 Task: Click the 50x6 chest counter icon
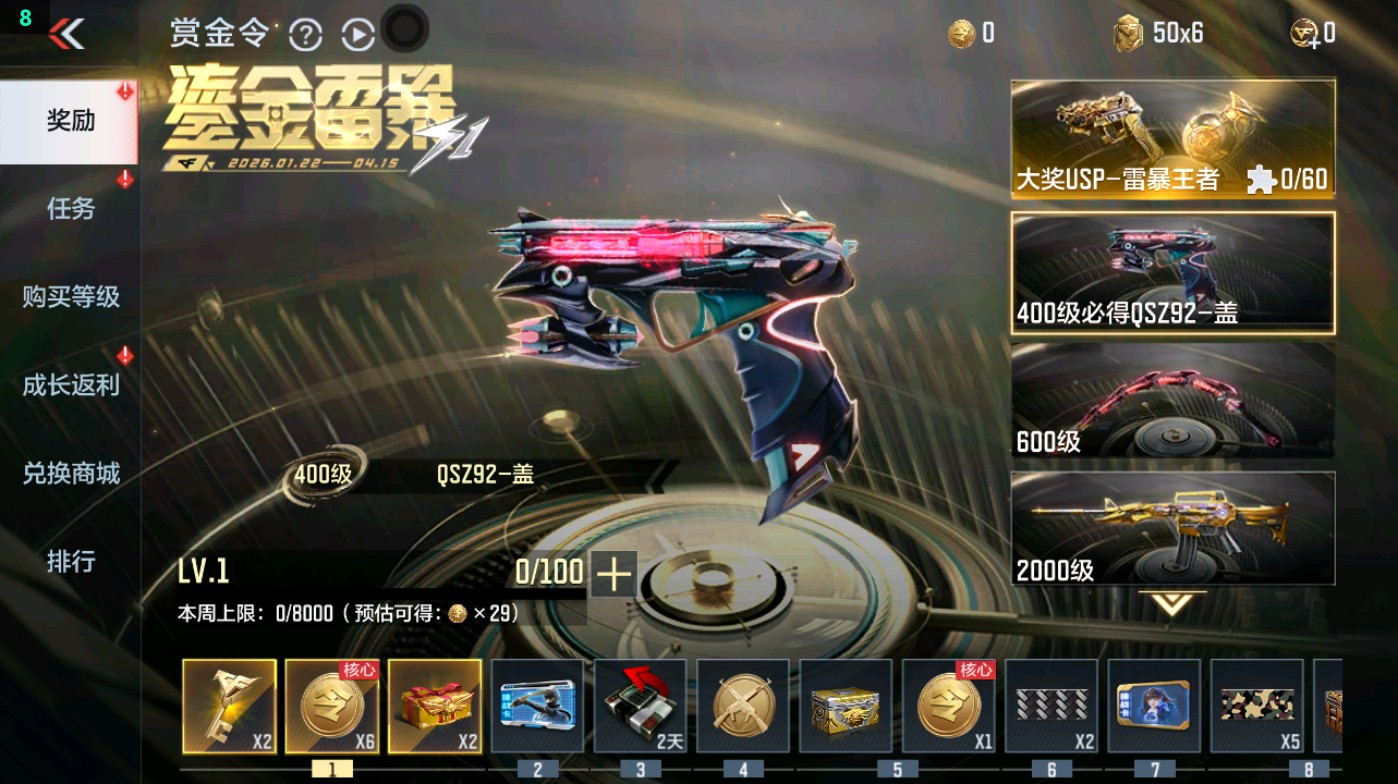point(1128,32)
